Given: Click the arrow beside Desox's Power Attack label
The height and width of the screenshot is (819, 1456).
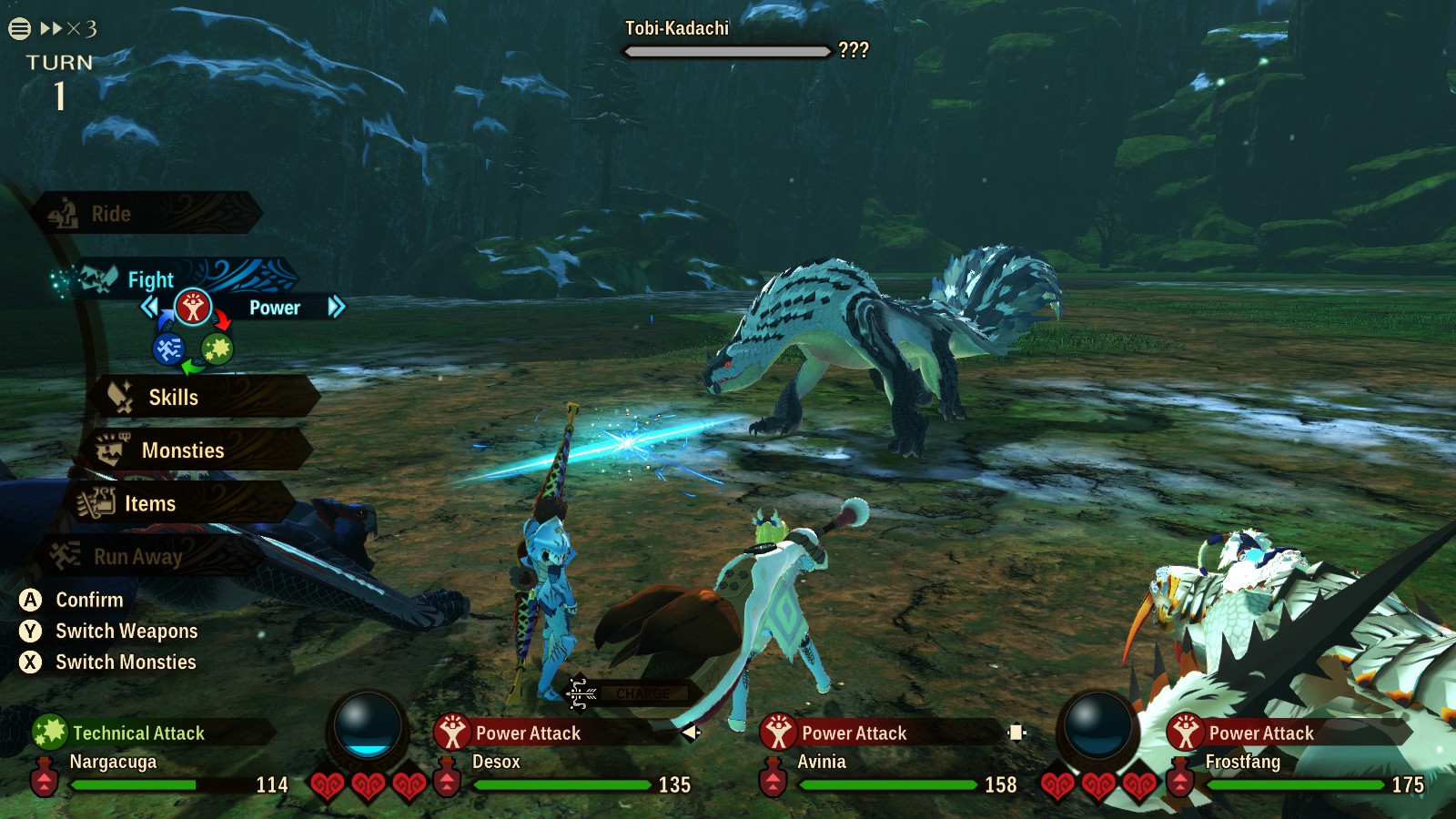Looking at the screenshot, I should coord(691,733).
